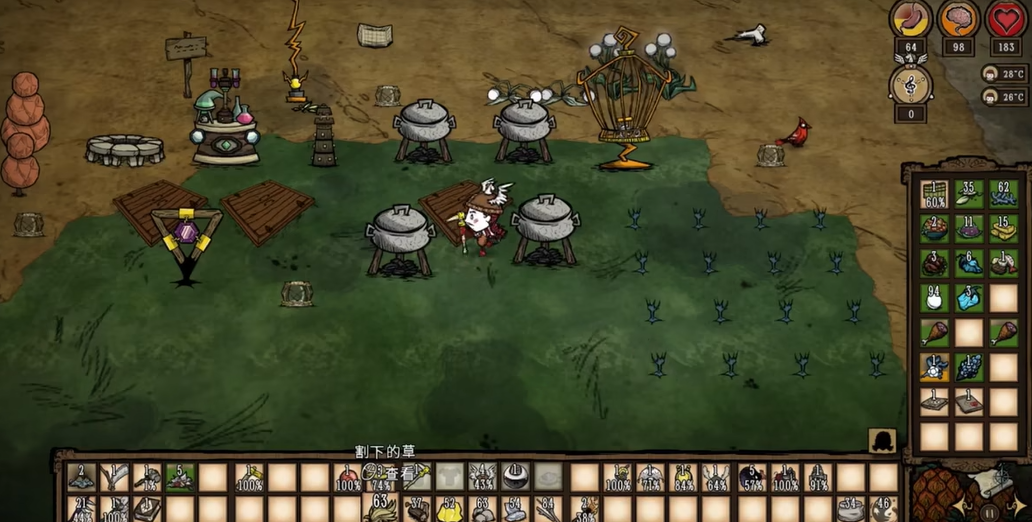Screen dimensions: 1032x522
Task: Select the stack of 11 purple items
Action: (x=969, y=230)
